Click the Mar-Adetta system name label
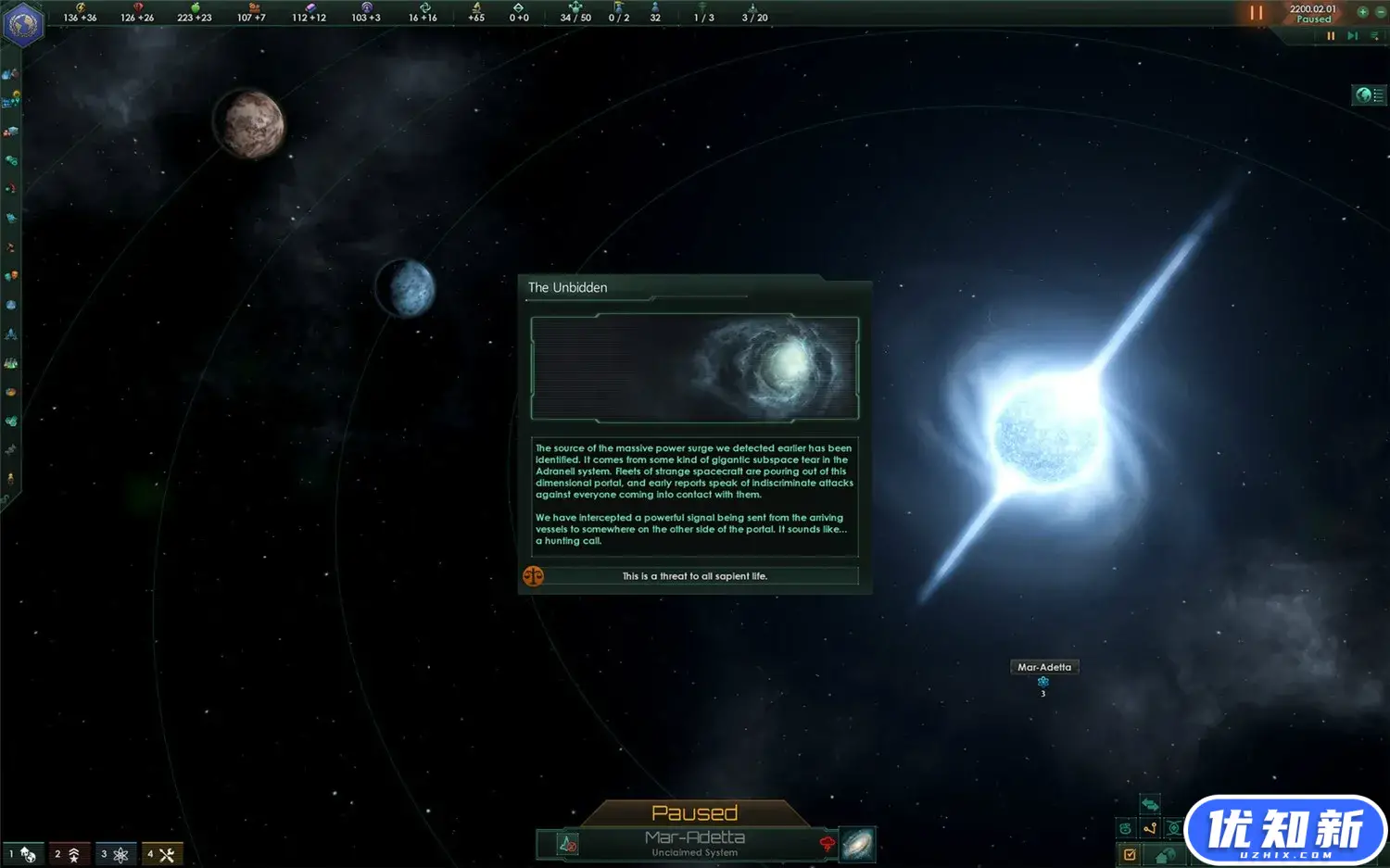 (1043, 667)
